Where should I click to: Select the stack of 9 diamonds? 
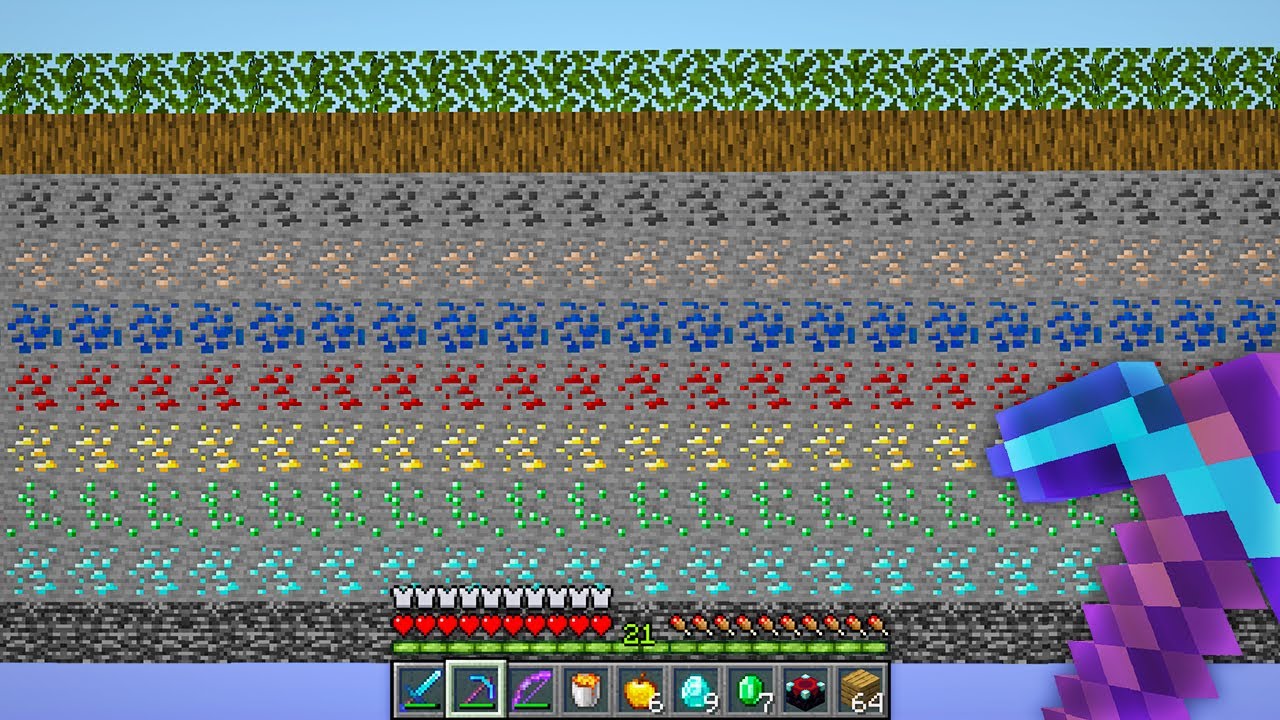coord(694,691)
